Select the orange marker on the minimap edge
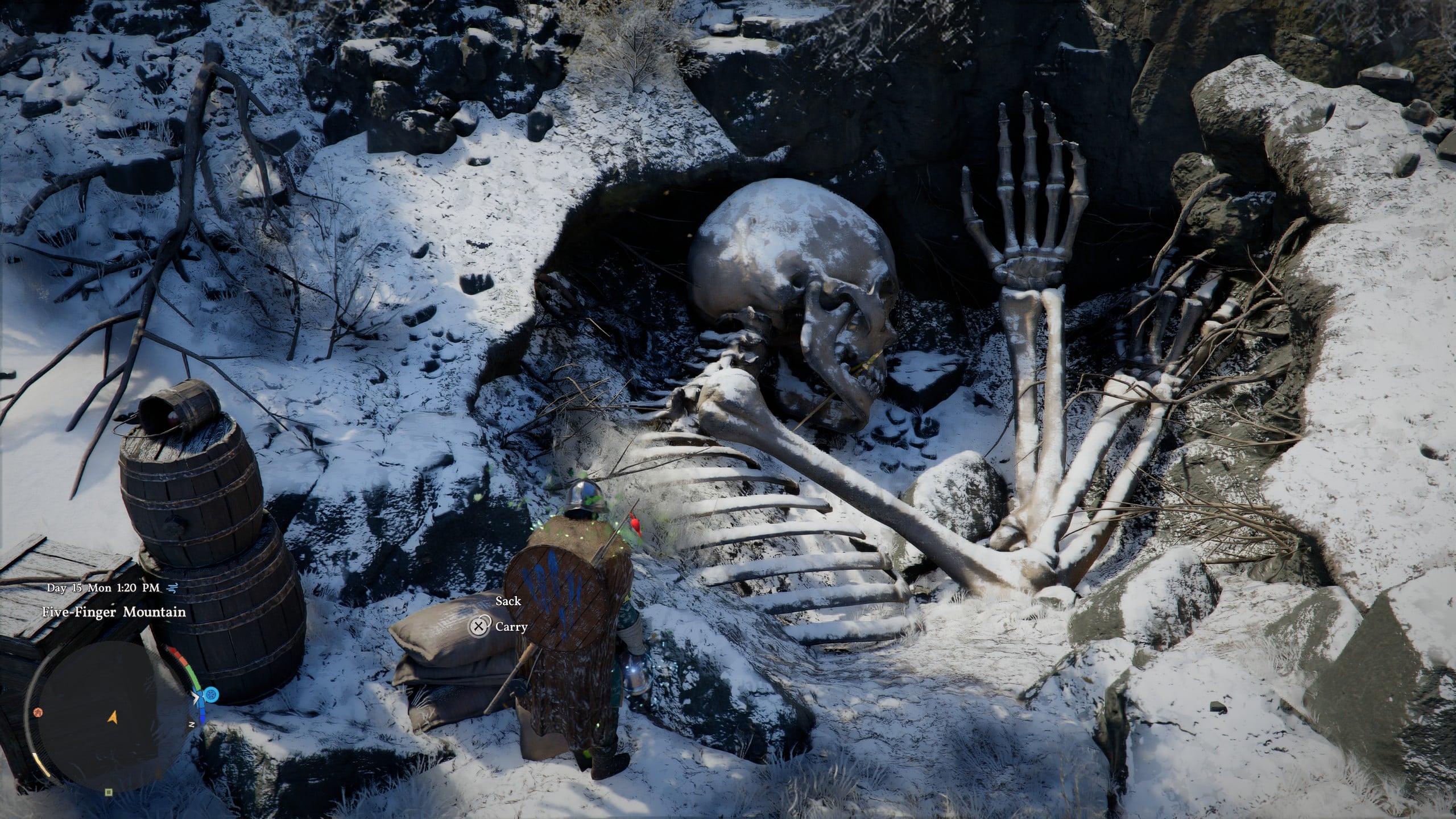This screenshot has height=819, width=1456. 38,713
